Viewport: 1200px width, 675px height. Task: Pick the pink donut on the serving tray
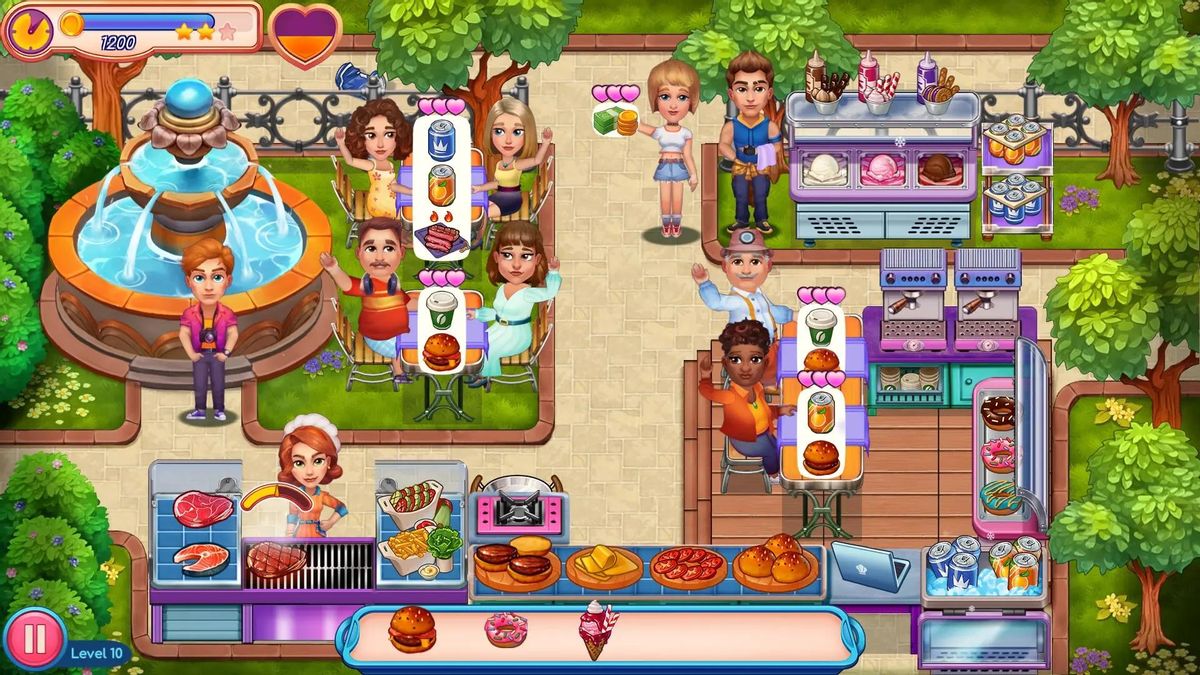point(505,629)
